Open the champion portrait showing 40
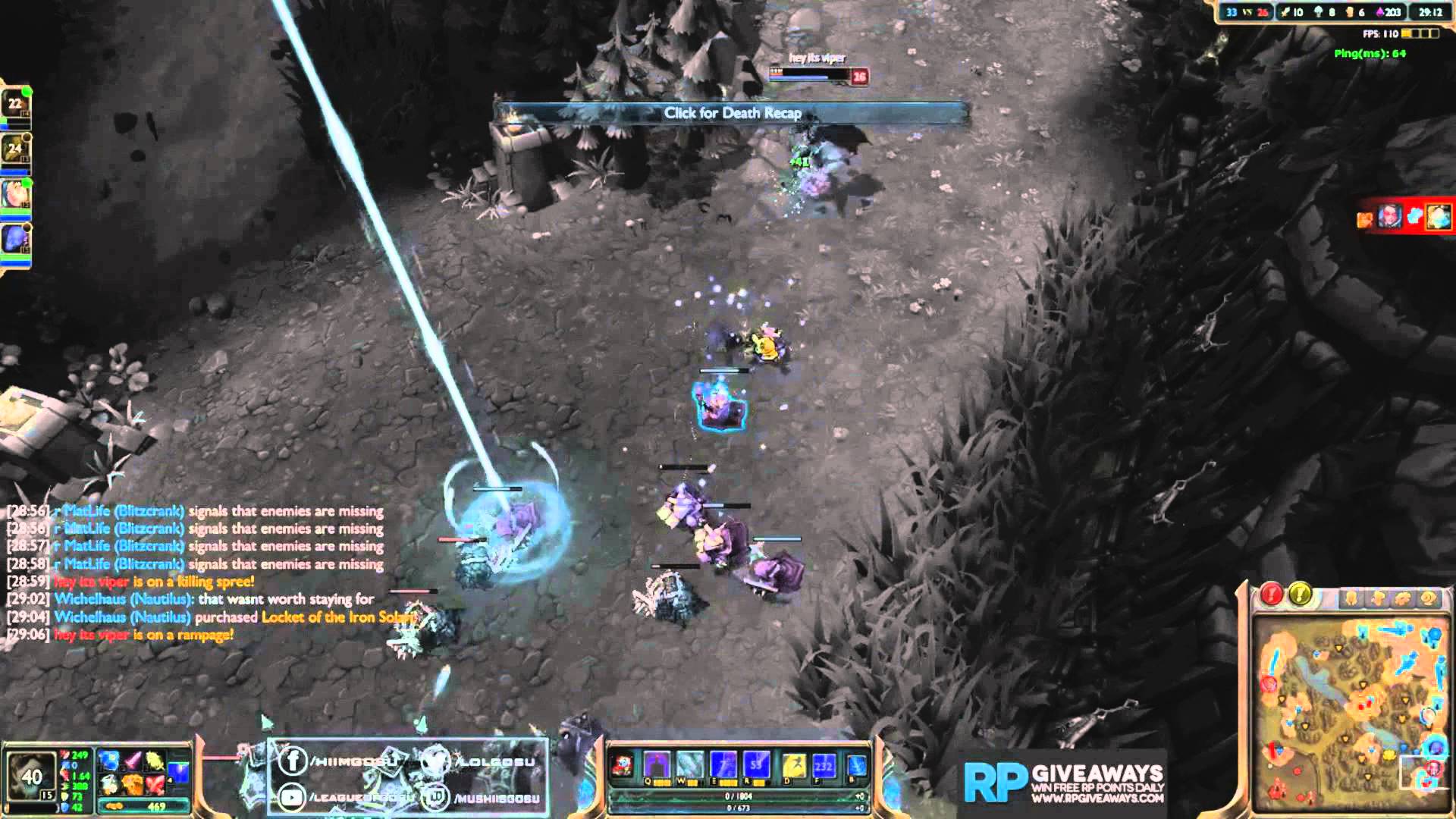This screenshot has width=1456, height=819. click(x=31, y=776)
